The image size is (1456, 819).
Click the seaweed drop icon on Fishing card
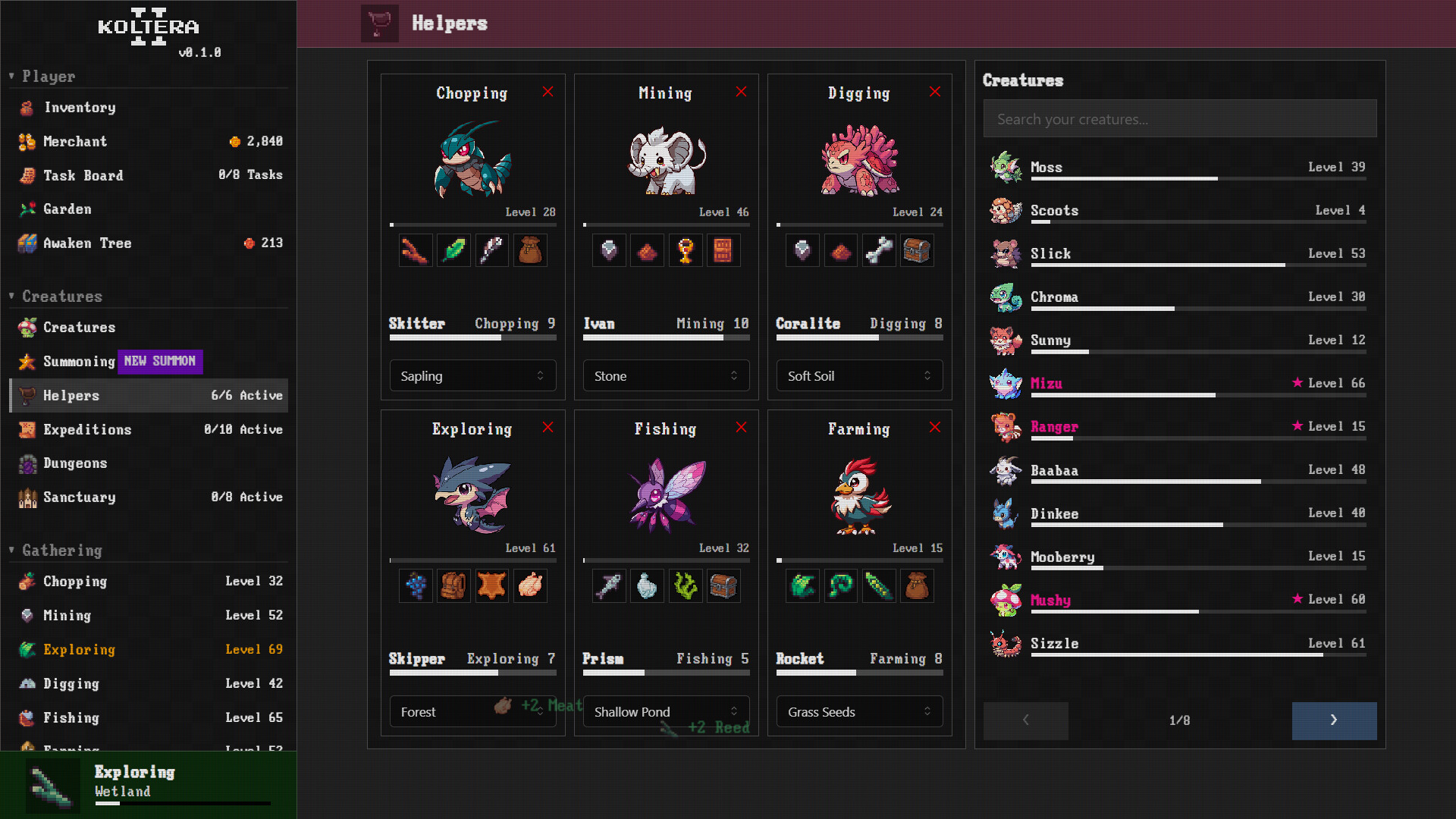point(686,585)
